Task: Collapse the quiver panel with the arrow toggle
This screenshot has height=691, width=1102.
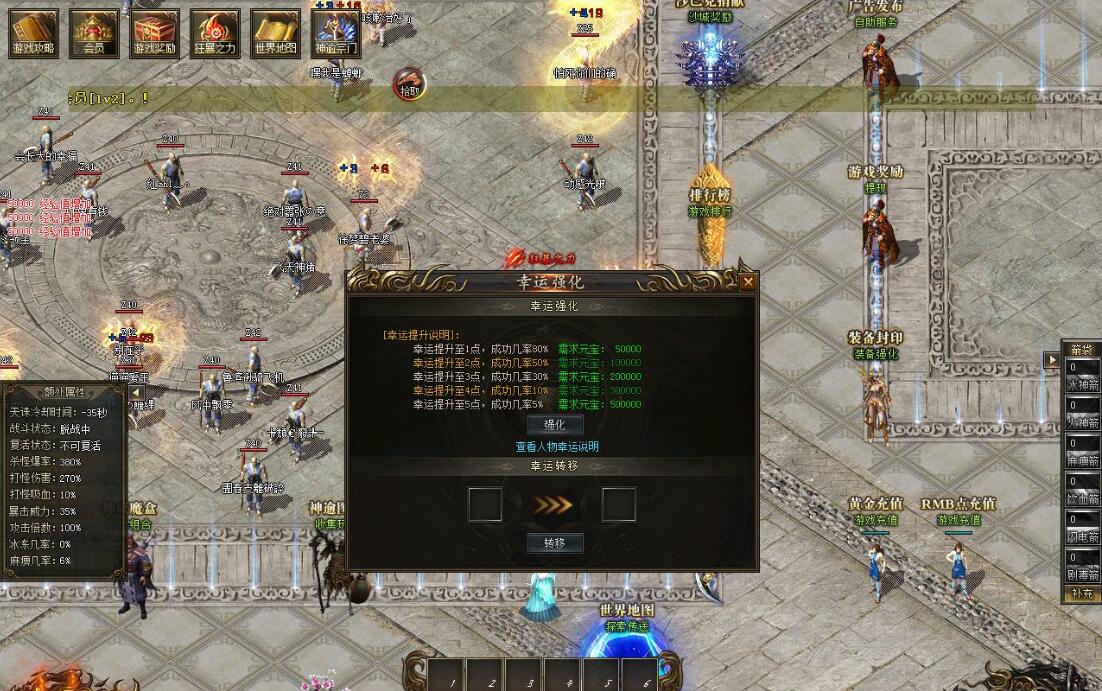Action: 1051,360
